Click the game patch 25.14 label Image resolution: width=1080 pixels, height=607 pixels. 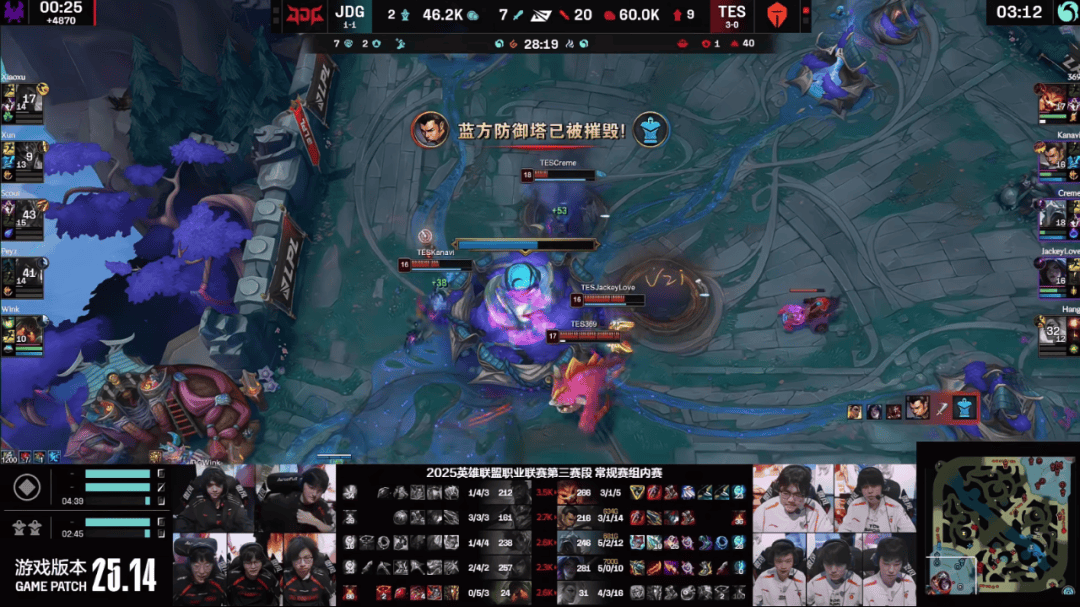coord(86,575)
